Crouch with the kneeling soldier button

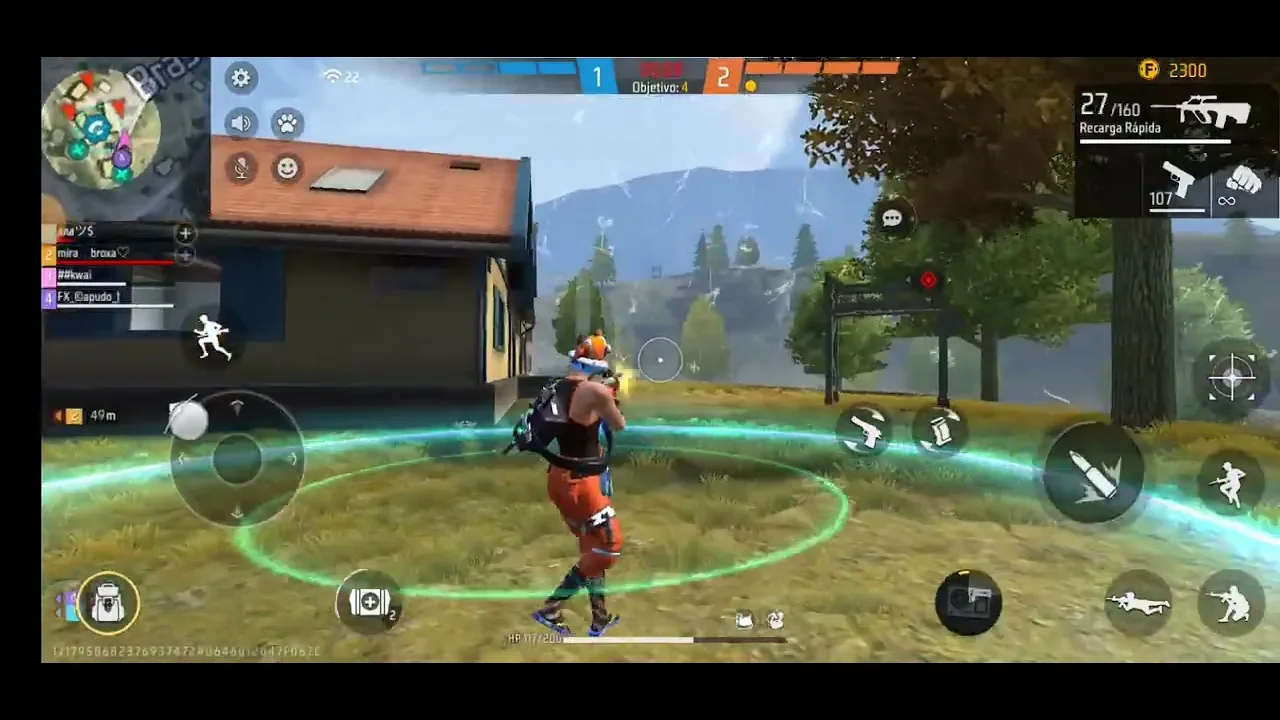tap(1231, 603)
